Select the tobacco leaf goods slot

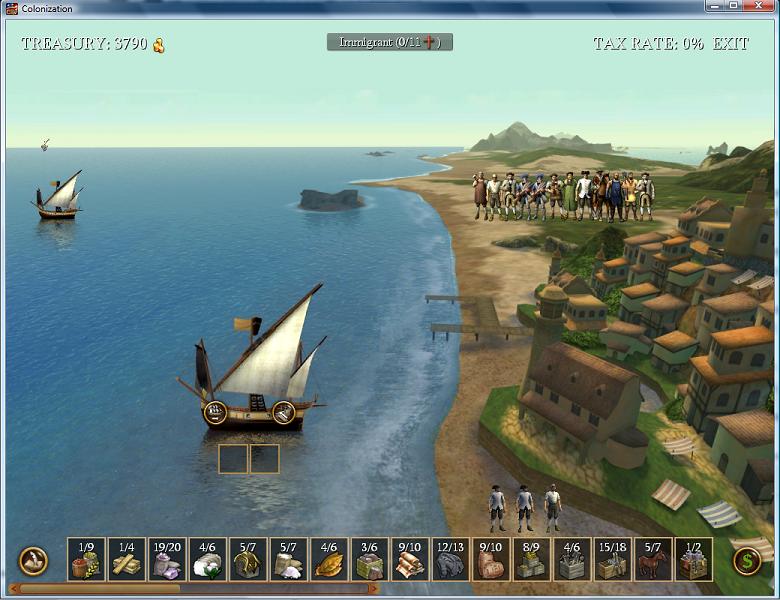(x=329, y=560)
